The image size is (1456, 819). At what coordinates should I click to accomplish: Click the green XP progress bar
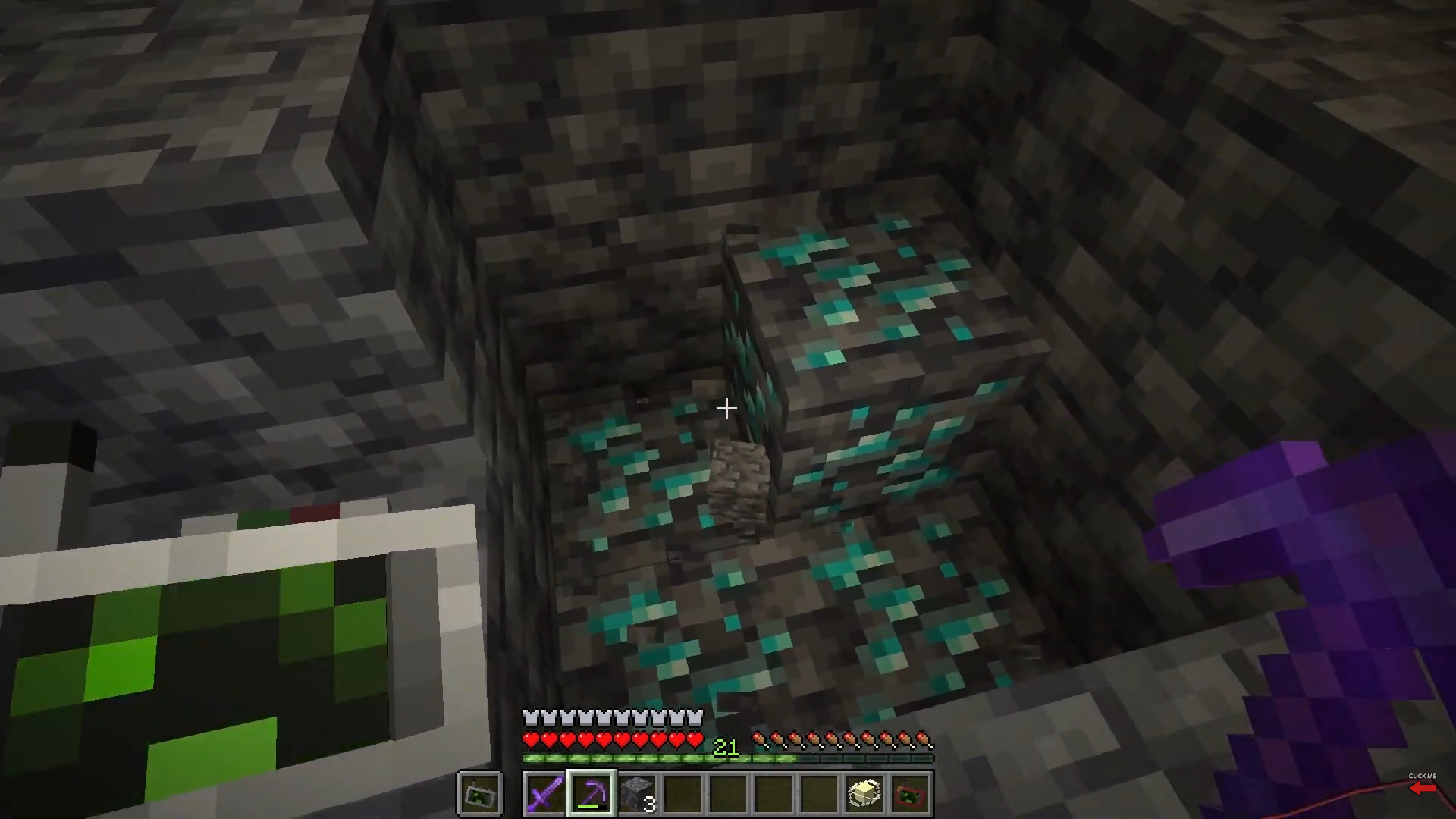pos(652,758)
